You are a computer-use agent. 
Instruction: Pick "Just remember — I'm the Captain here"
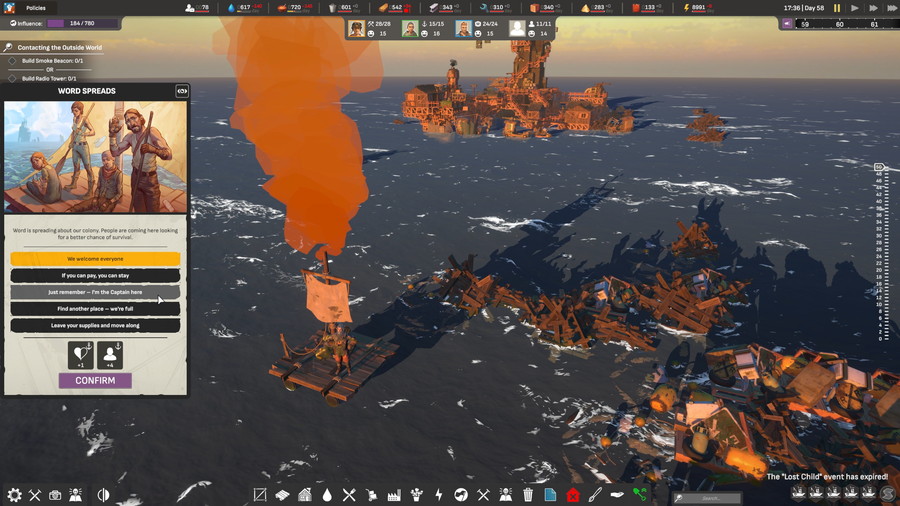[95, 292]
